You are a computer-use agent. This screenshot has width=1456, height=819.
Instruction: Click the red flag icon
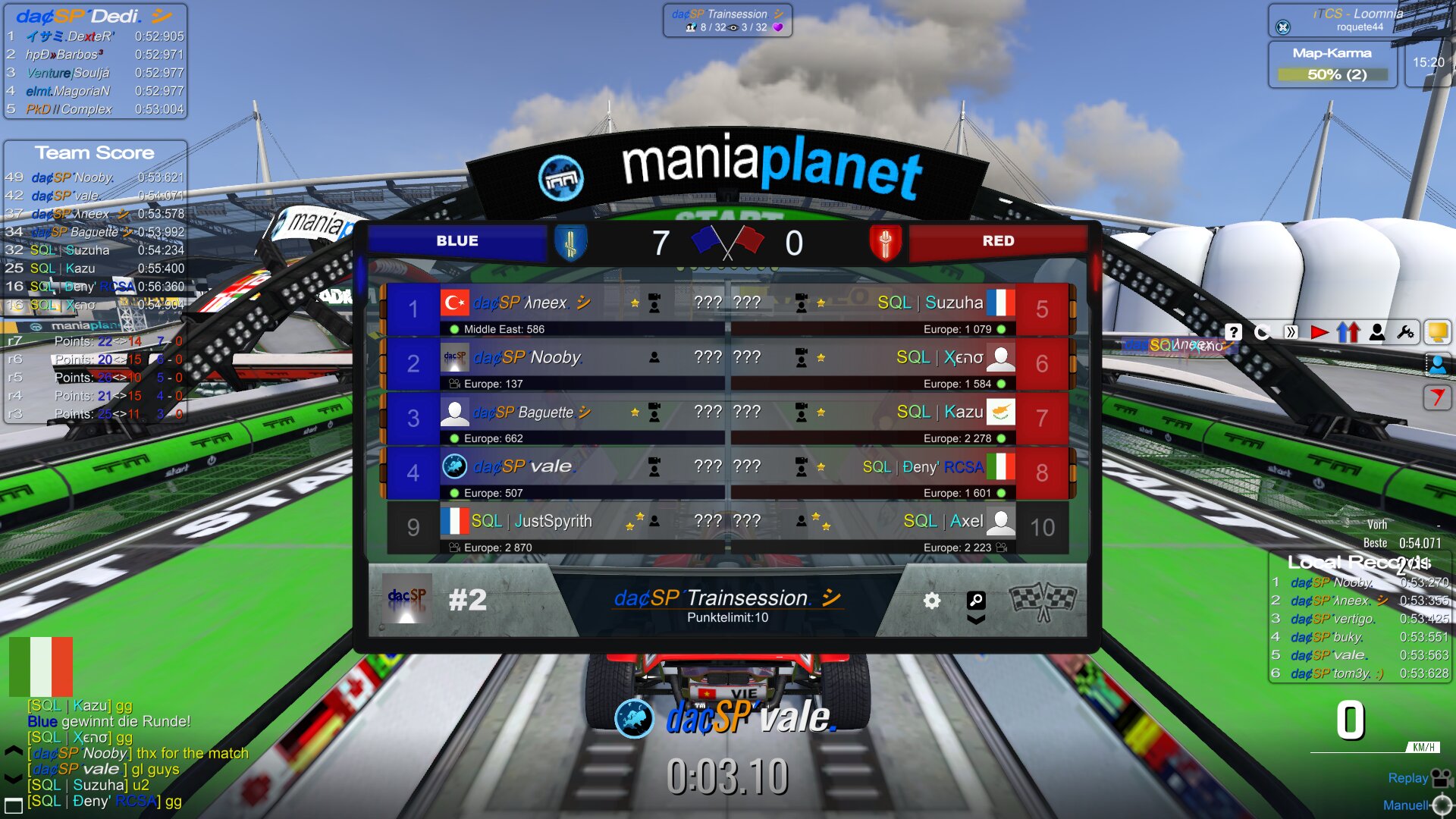click(1437, 397)
